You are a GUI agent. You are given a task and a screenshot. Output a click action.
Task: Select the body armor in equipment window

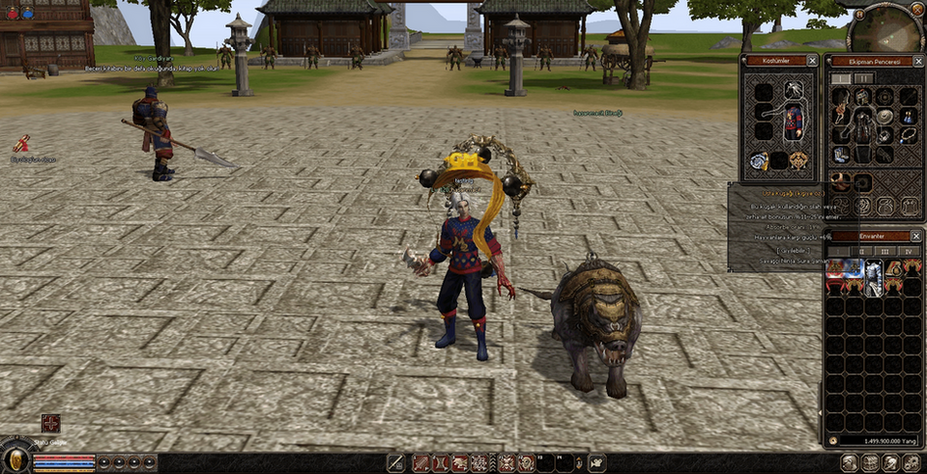pos(862,125)
